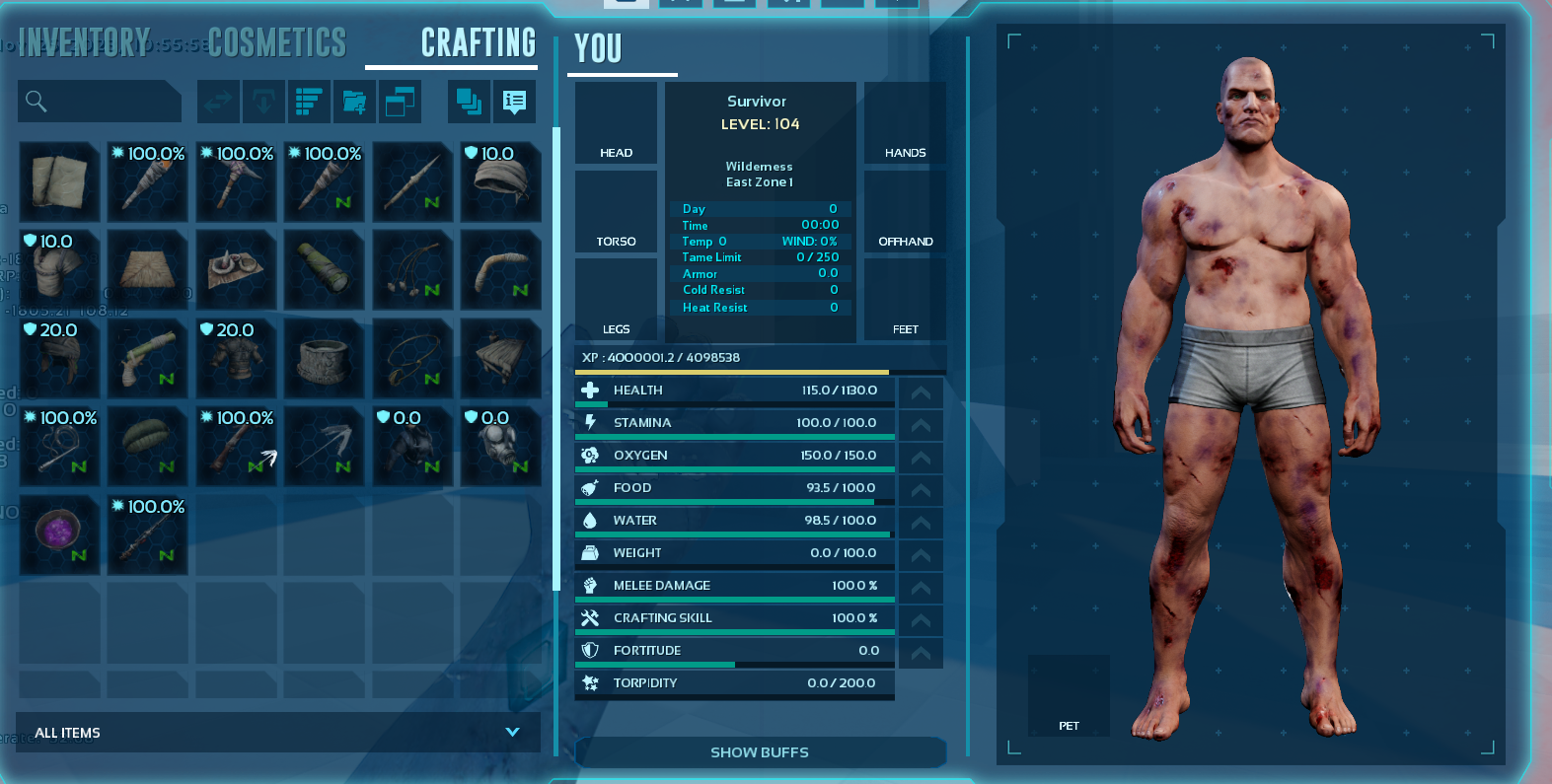The width and height of the screenshot is (1552, 784).
Task: Select the Head equipment slot
Action: click(x=616, y=123)
